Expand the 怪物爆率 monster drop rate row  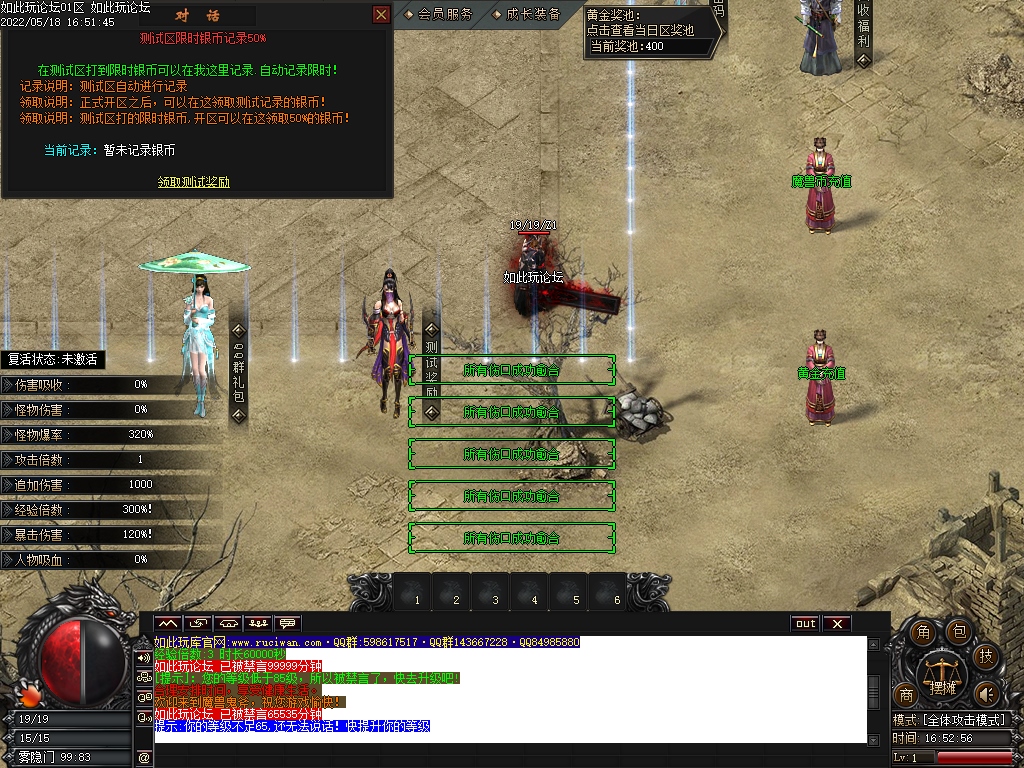click(8, 435)
